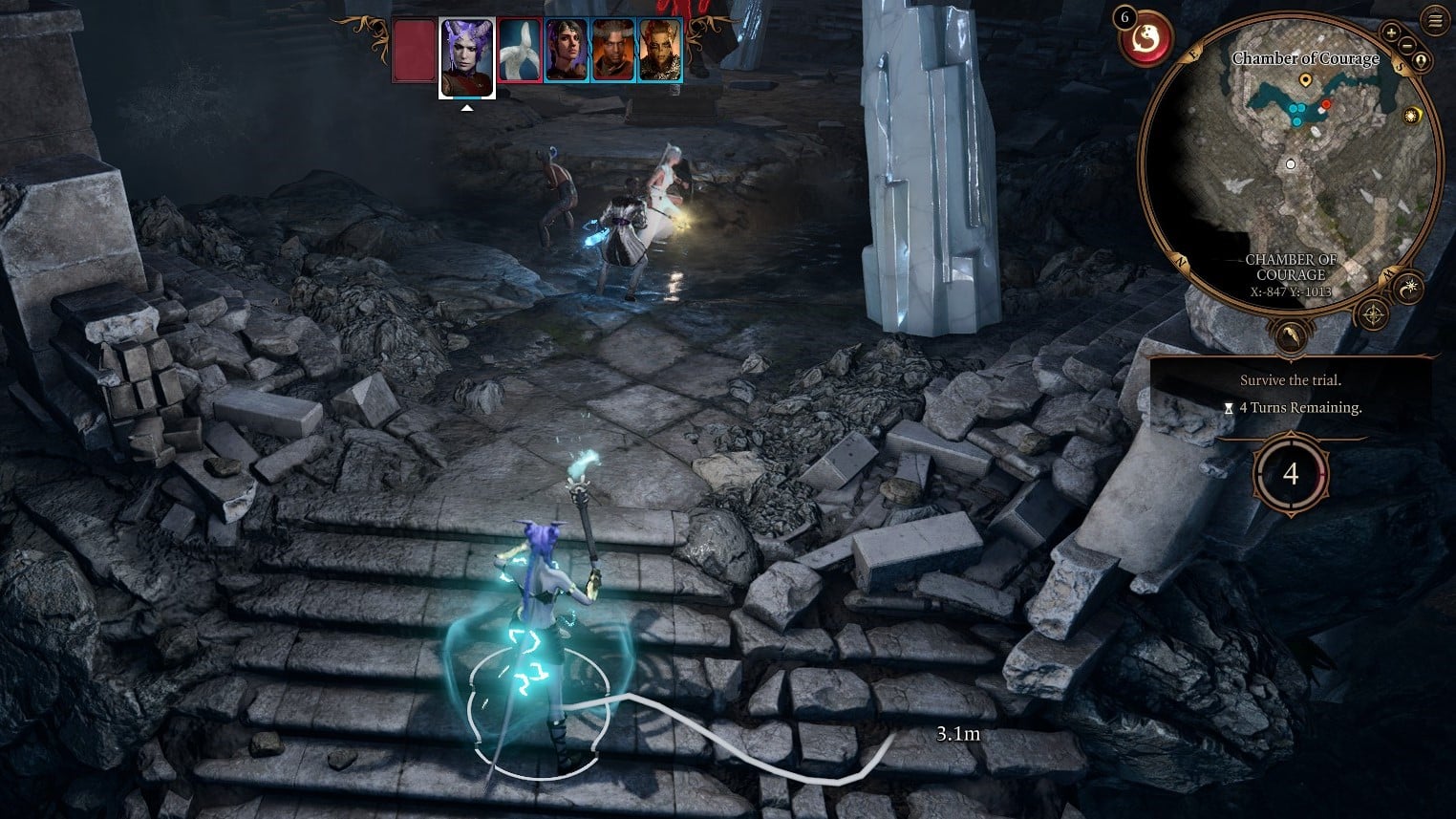The width and height of the screenshot is (1456, 819).
Task: Activate the moon and star button
Action: point(1410,287)
